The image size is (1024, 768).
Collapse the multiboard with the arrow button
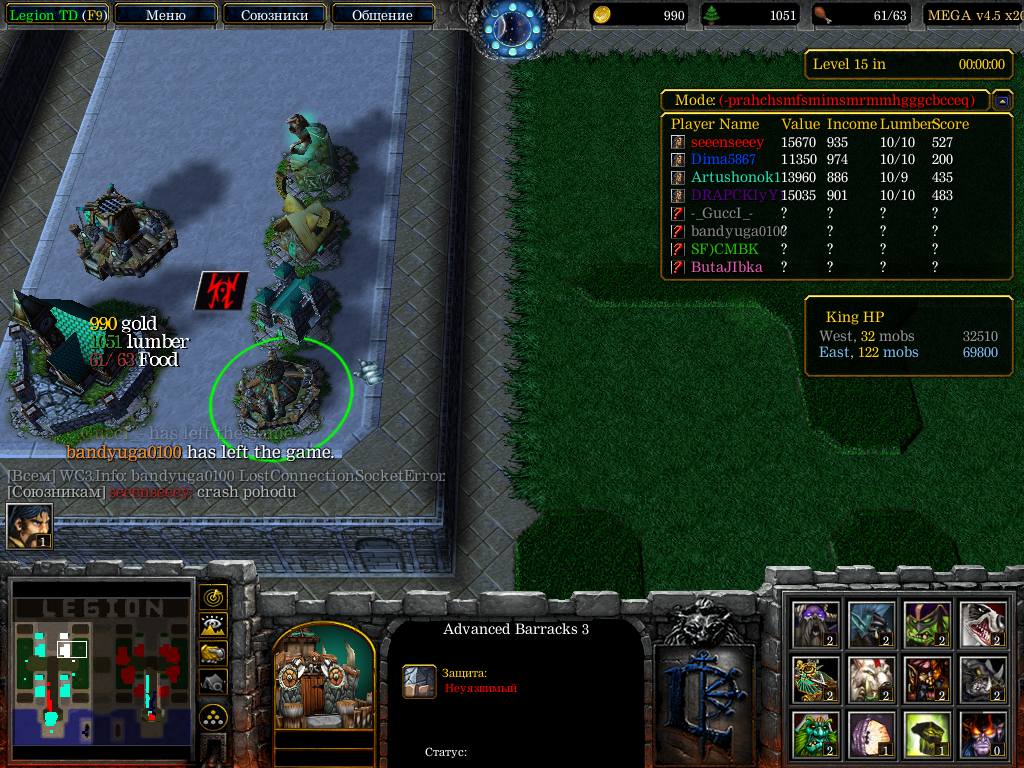point(1002,101)
